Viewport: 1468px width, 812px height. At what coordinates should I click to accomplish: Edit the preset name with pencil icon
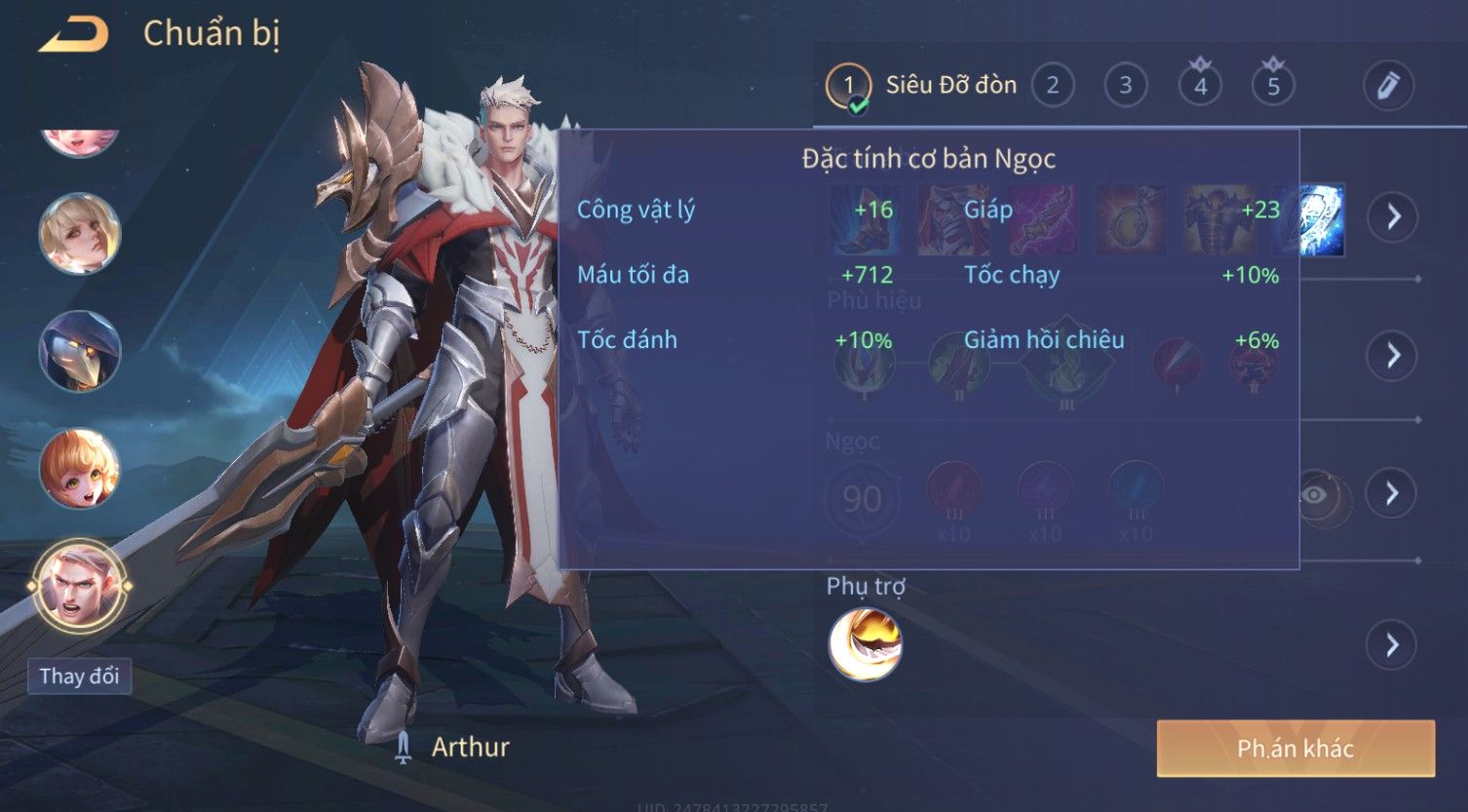pyautogui.click(x=1388, y=86)
